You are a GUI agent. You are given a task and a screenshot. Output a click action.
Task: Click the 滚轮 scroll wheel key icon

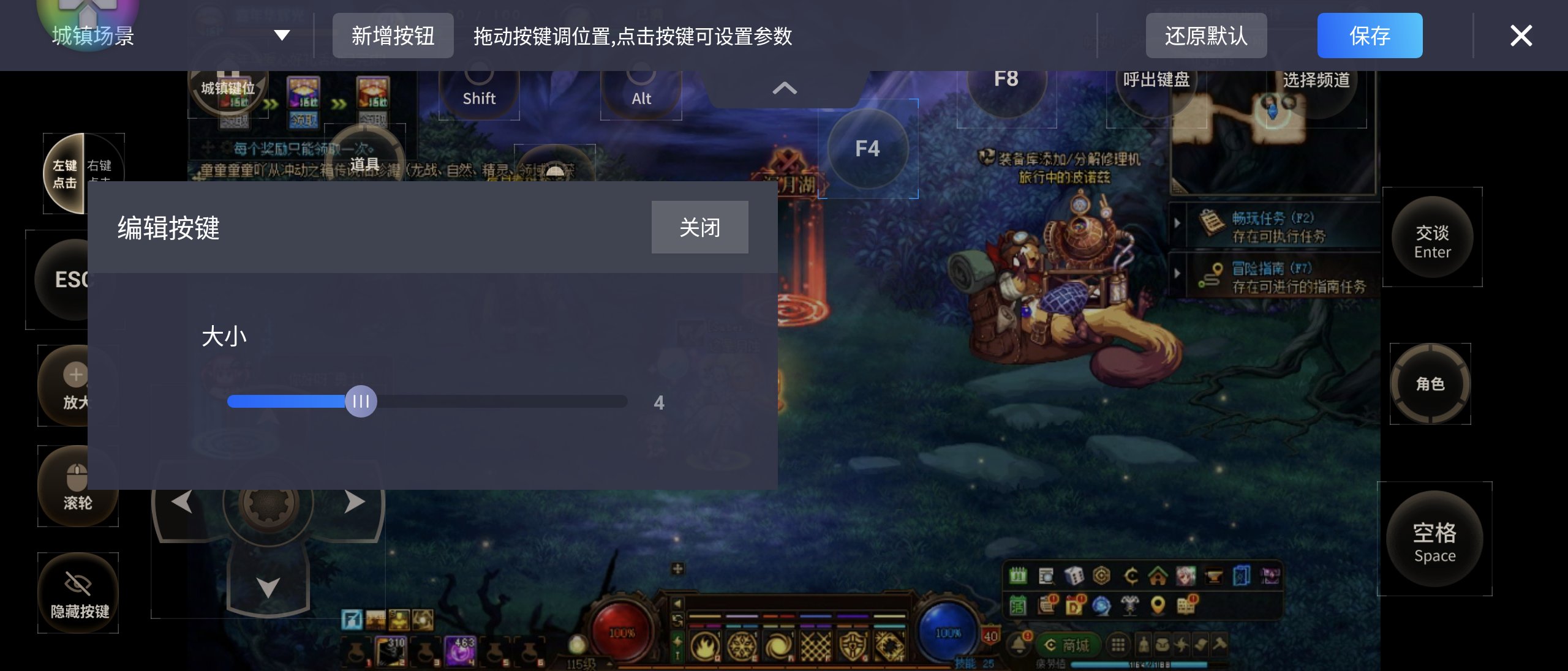point(78,487)
